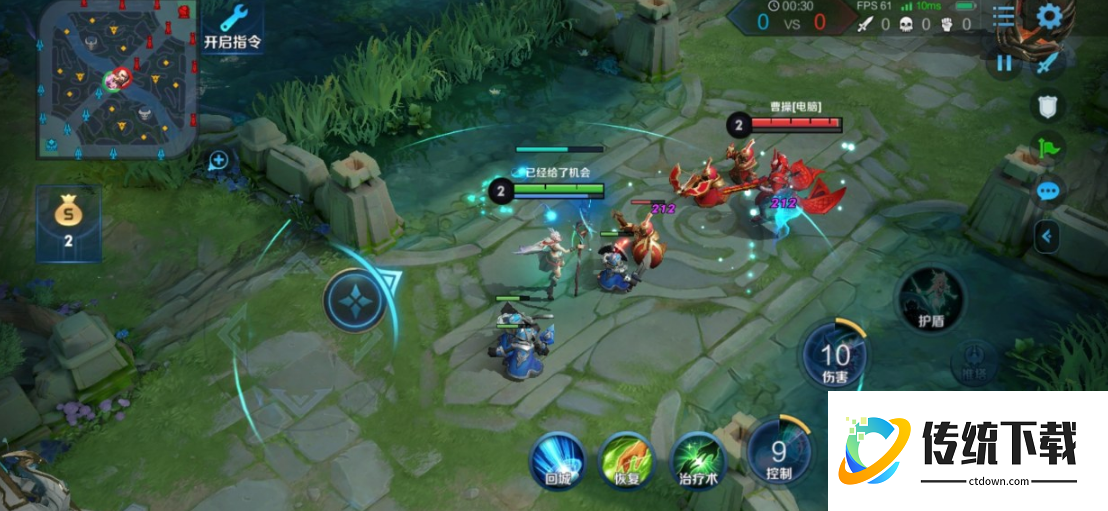This screenshot has width=1108, height=511.
Task: Send the green flag rally signal
Action: tap(1048, 149)
